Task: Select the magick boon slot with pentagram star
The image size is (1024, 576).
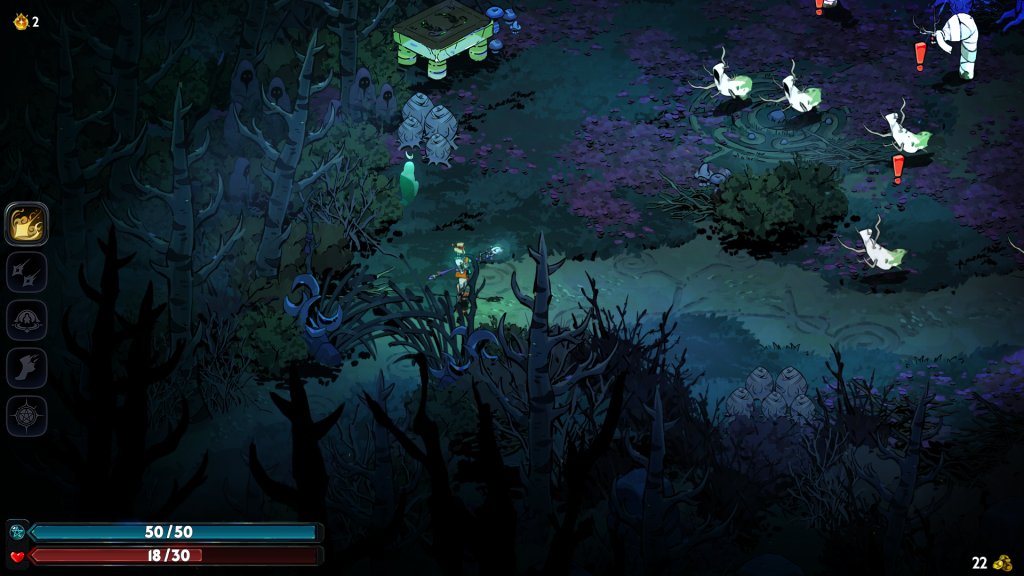Action: click(x=27, y=416)
